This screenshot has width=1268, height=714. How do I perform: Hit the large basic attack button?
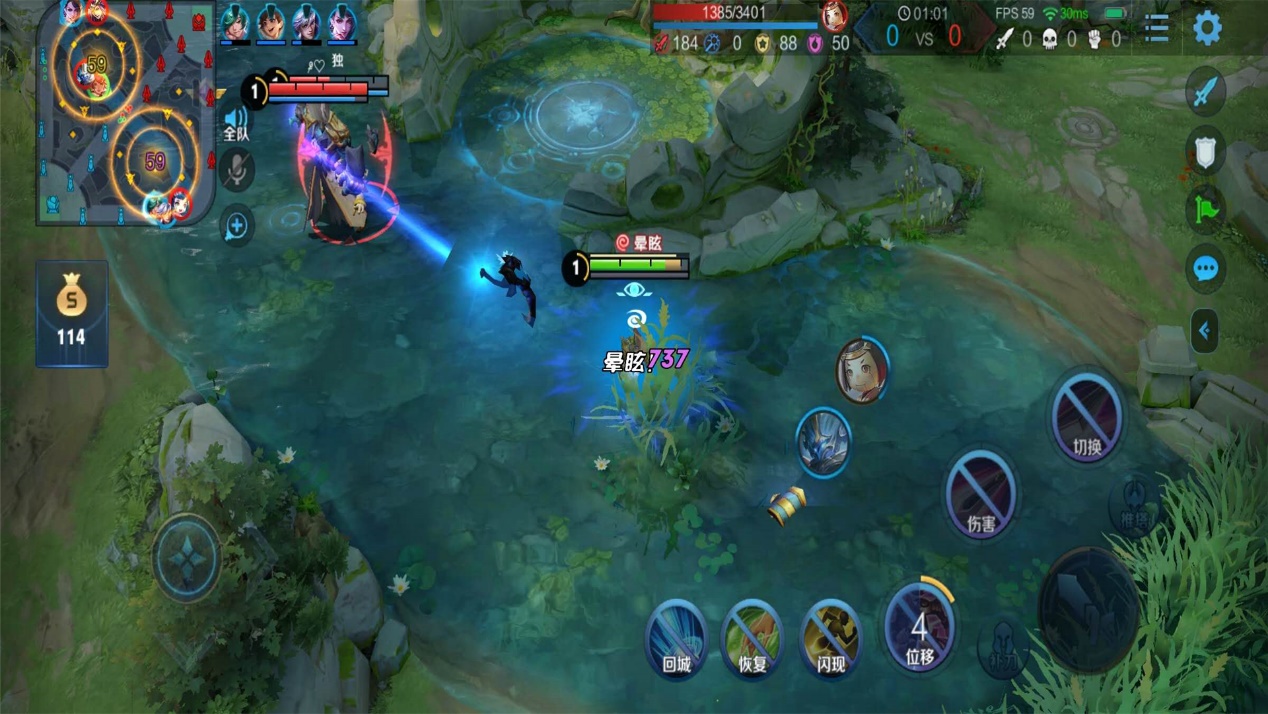click(1089, 609)
